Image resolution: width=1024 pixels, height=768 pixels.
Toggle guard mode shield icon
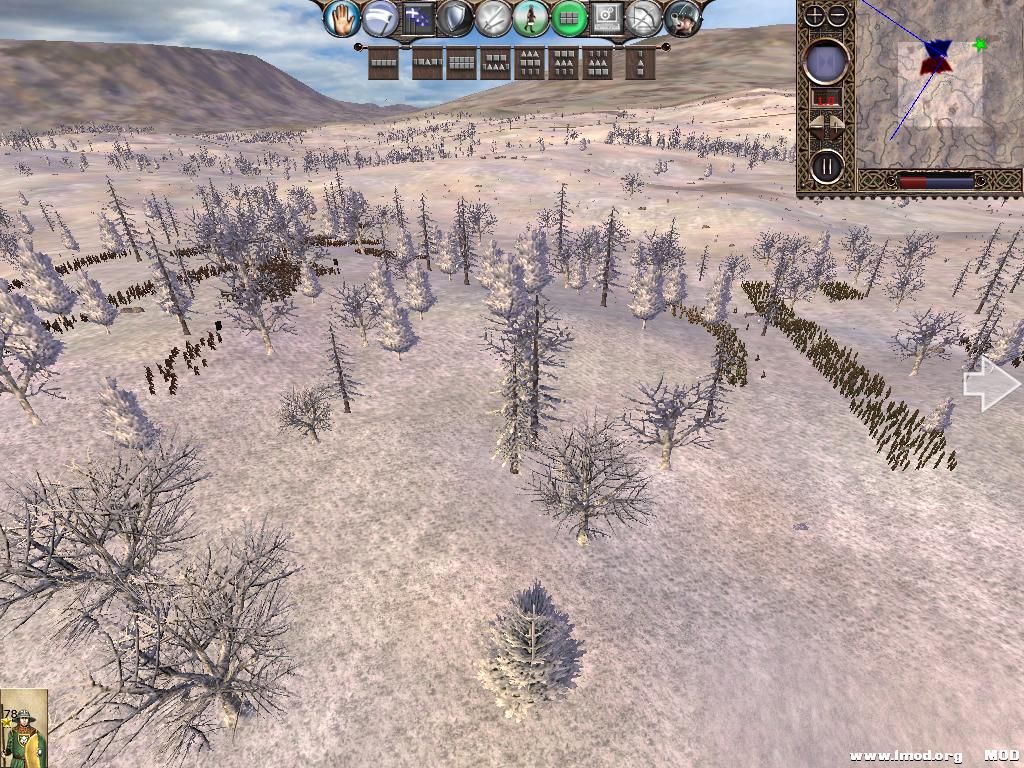[x=456, y=18]
